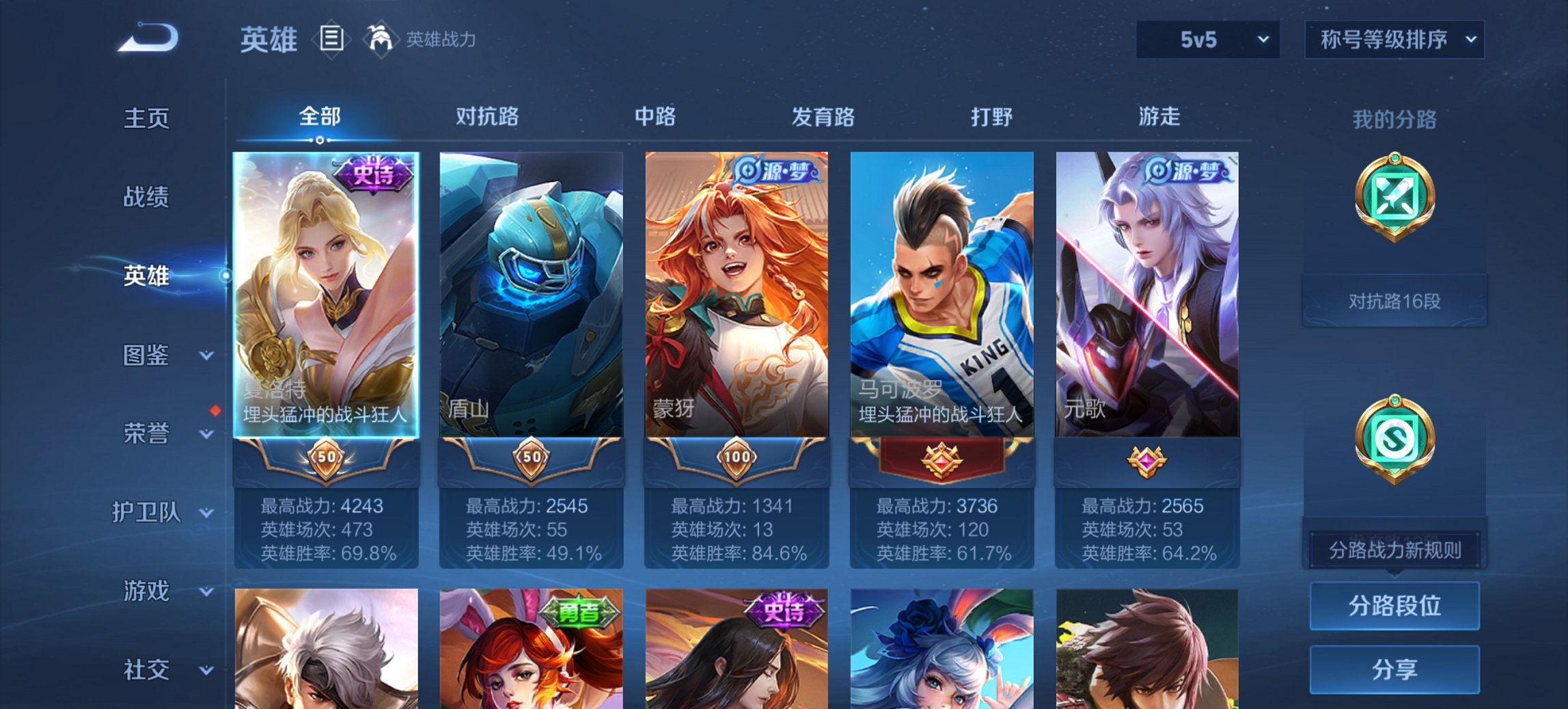
Task: Click the 分享 button
Action: point(1394,669)
